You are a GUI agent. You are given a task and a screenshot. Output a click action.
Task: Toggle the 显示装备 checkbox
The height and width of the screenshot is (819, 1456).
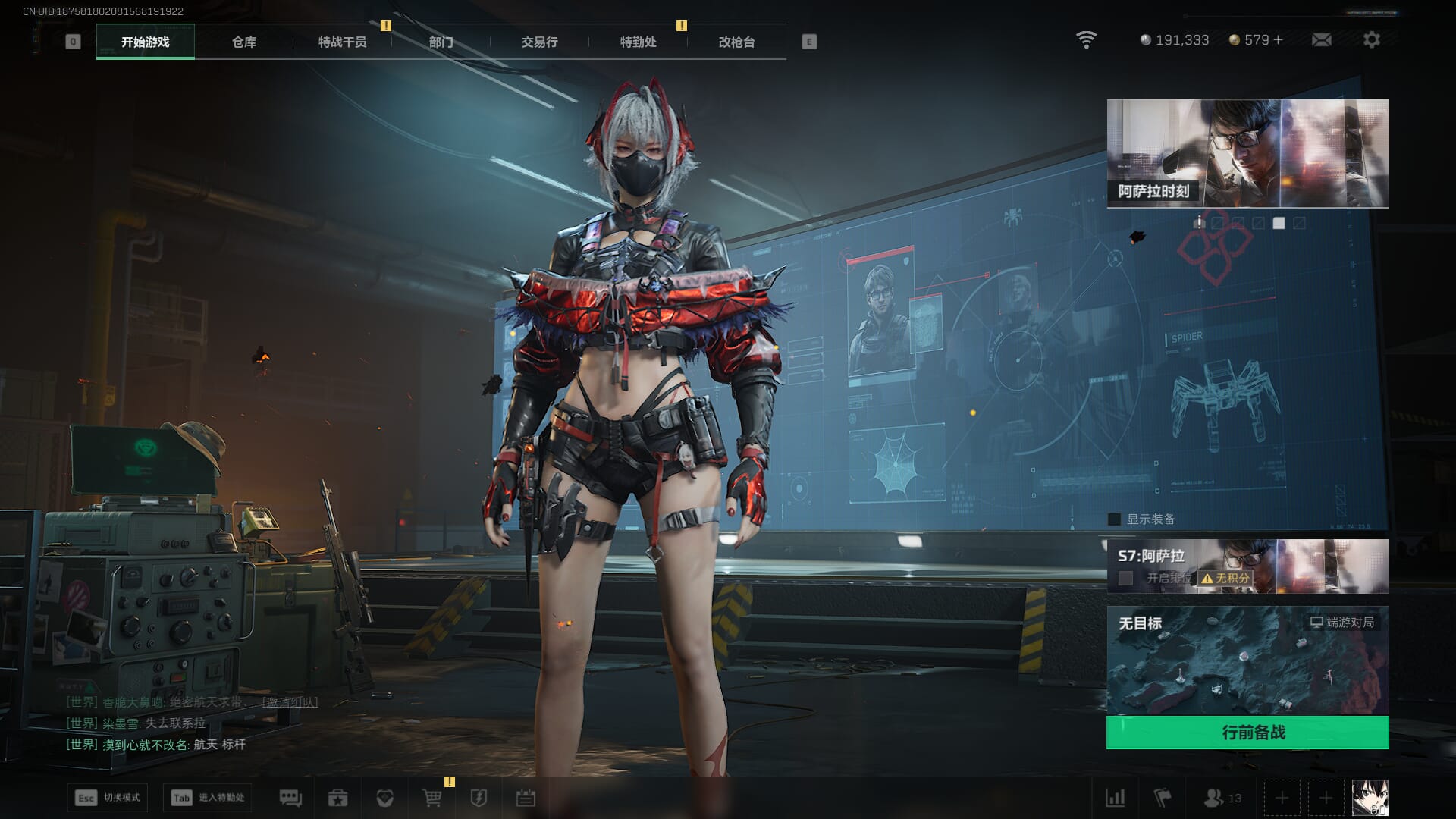coord(1114,519)
